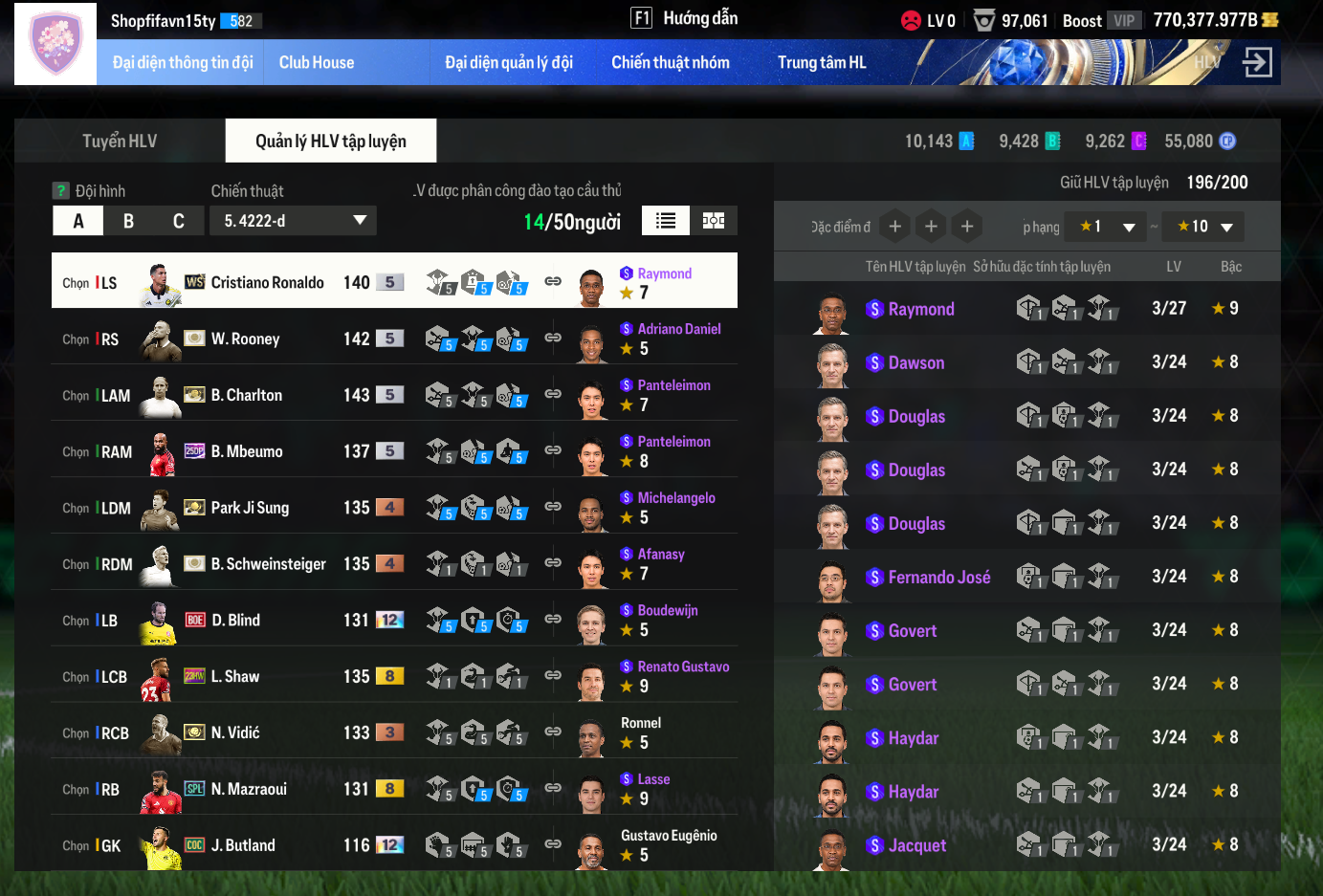This screenshot has height=896, width=1323.
Task: Open Đại diện thông tin đội menu
Action: point(183,63)
